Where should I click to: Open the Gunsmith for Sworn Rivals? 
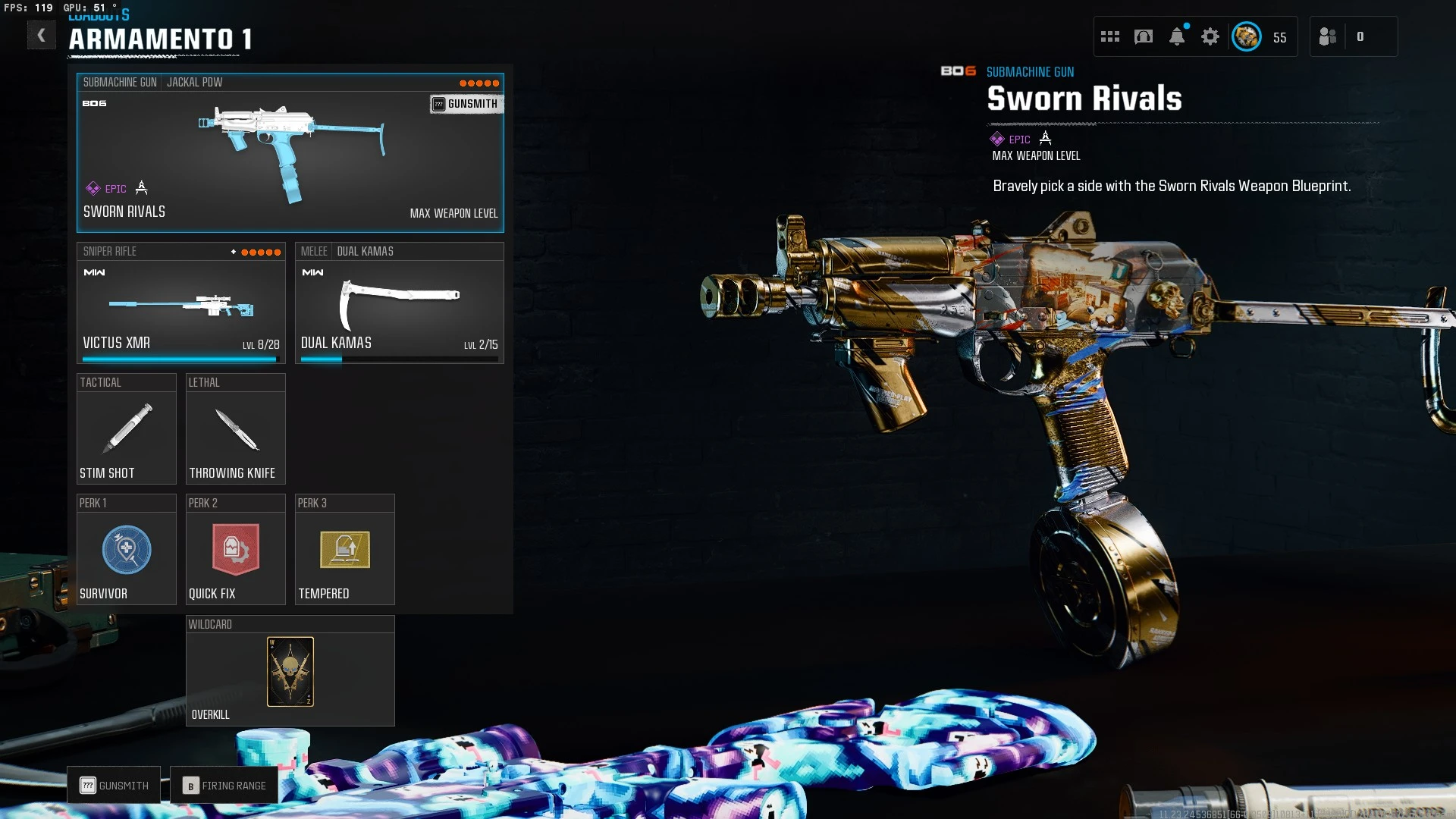coord(466,104)
